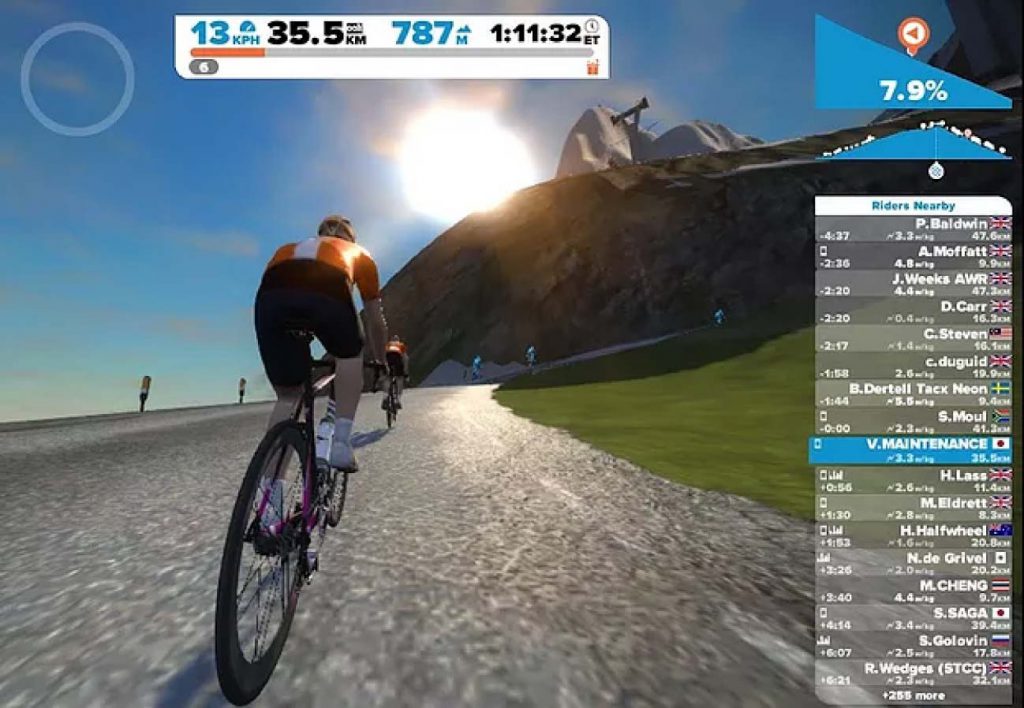Select S.Golovin rider entry
The height and width of the screenshot is (708, 1024).
[914, 645]
